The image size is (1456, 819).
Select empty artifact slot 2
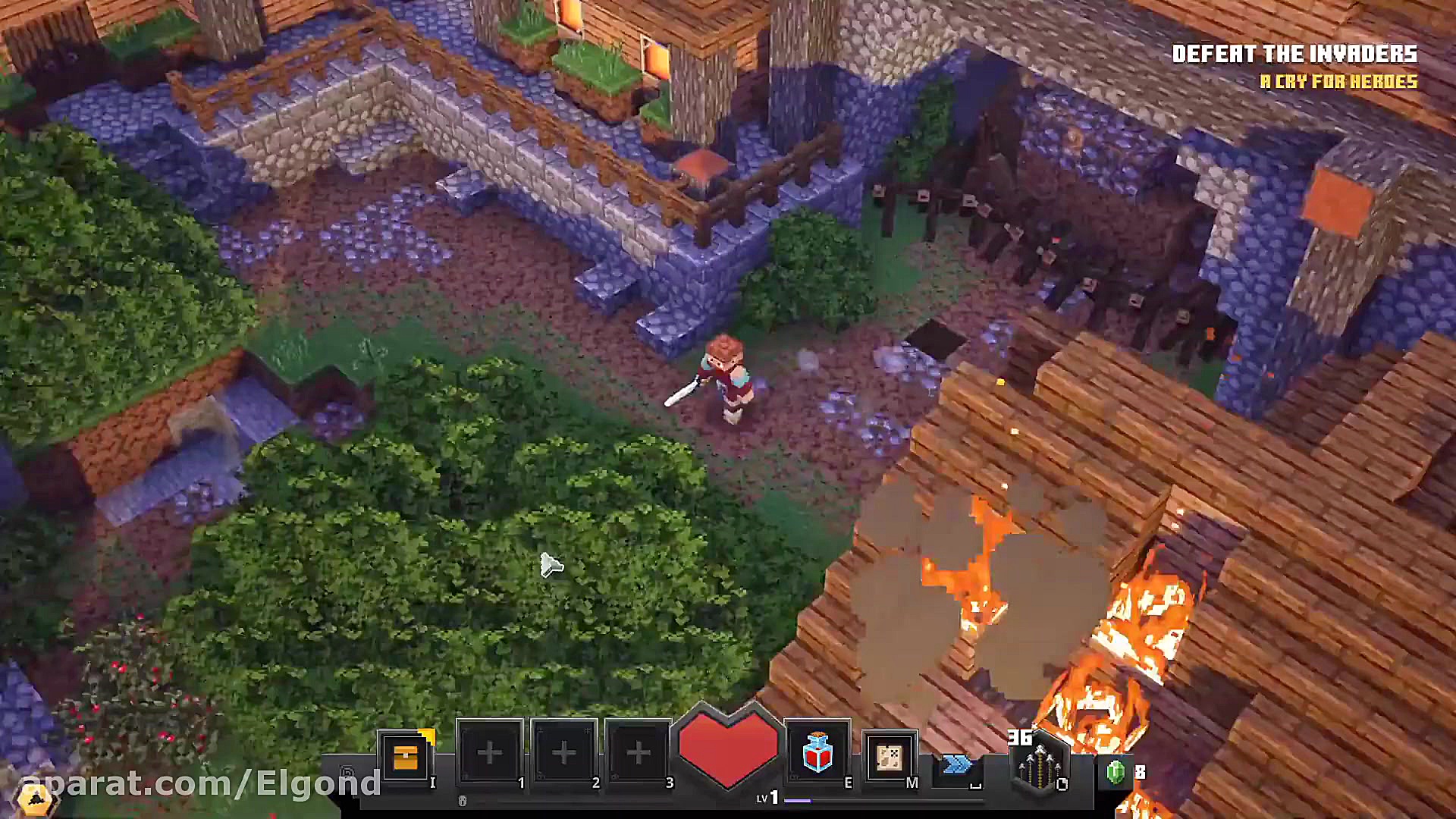click(x=563, y=752)
